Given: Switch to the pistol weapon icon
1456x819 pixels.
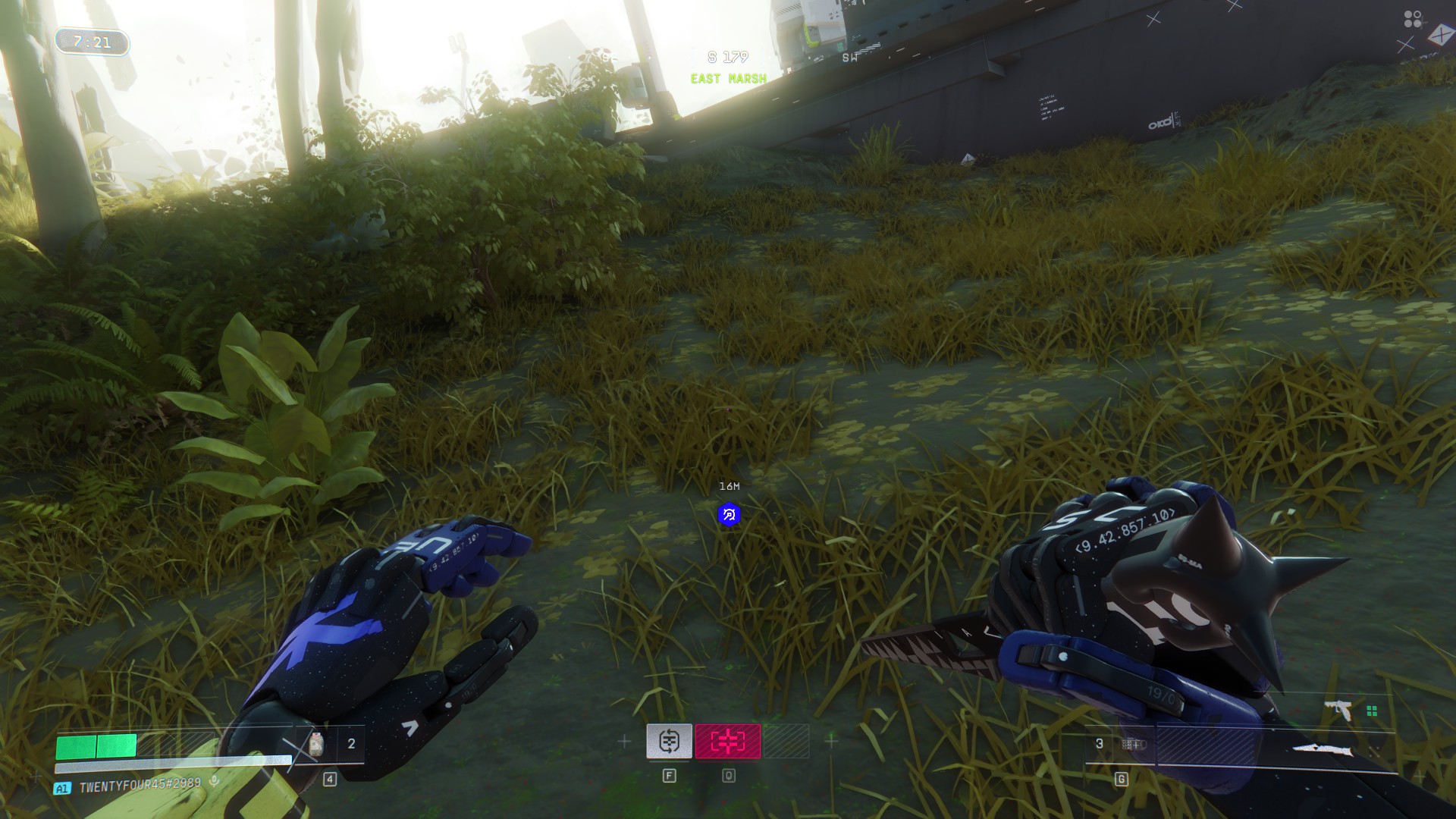Looking at the screenshot, I should point(1340,710).
